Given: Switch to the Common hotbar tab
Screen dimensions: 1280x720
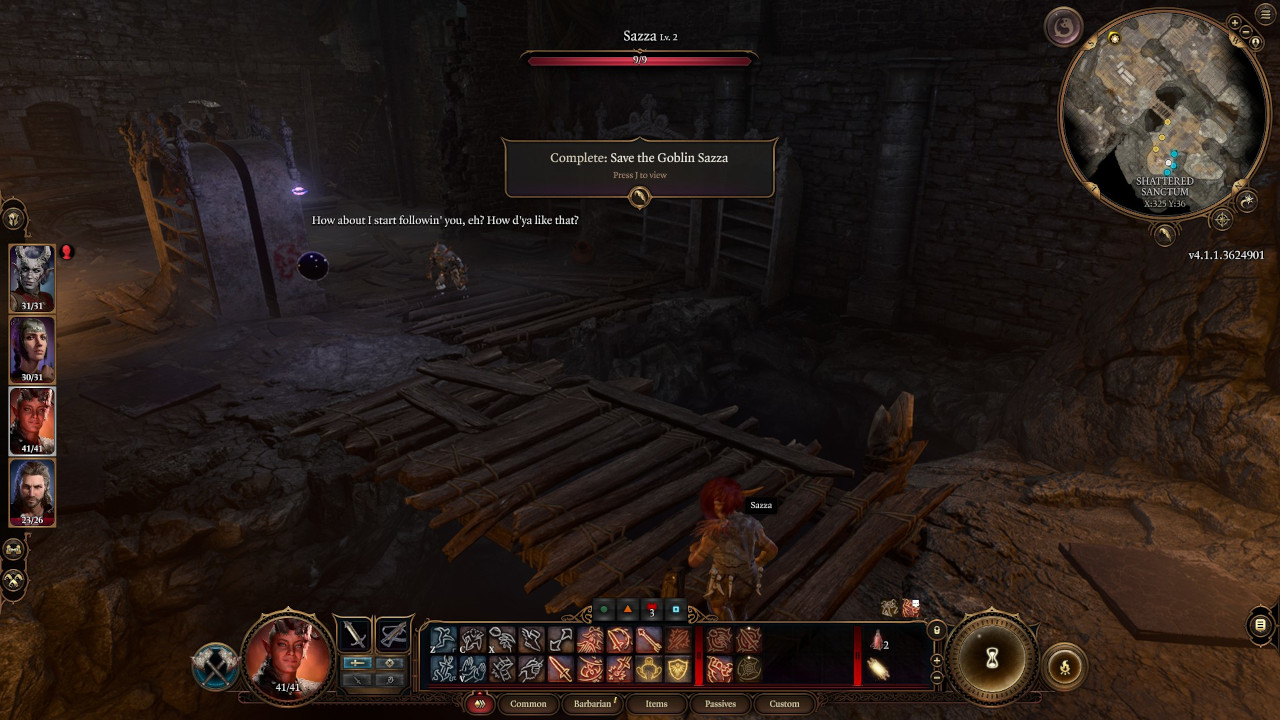Looking at the screenshot, I should [x=528, y=704].
